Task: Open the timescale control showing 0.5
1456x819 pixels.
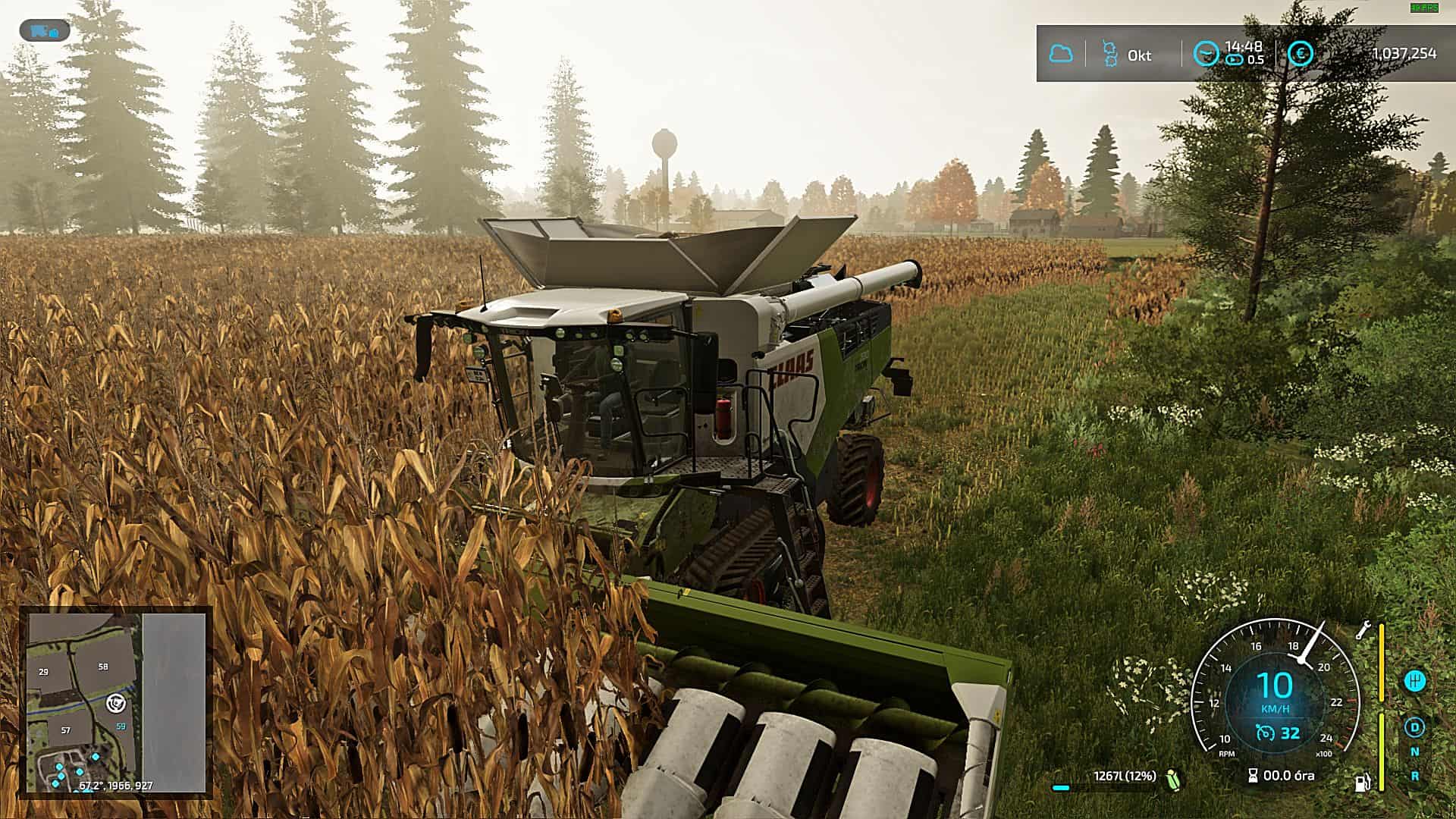Action: point(1235,61)
